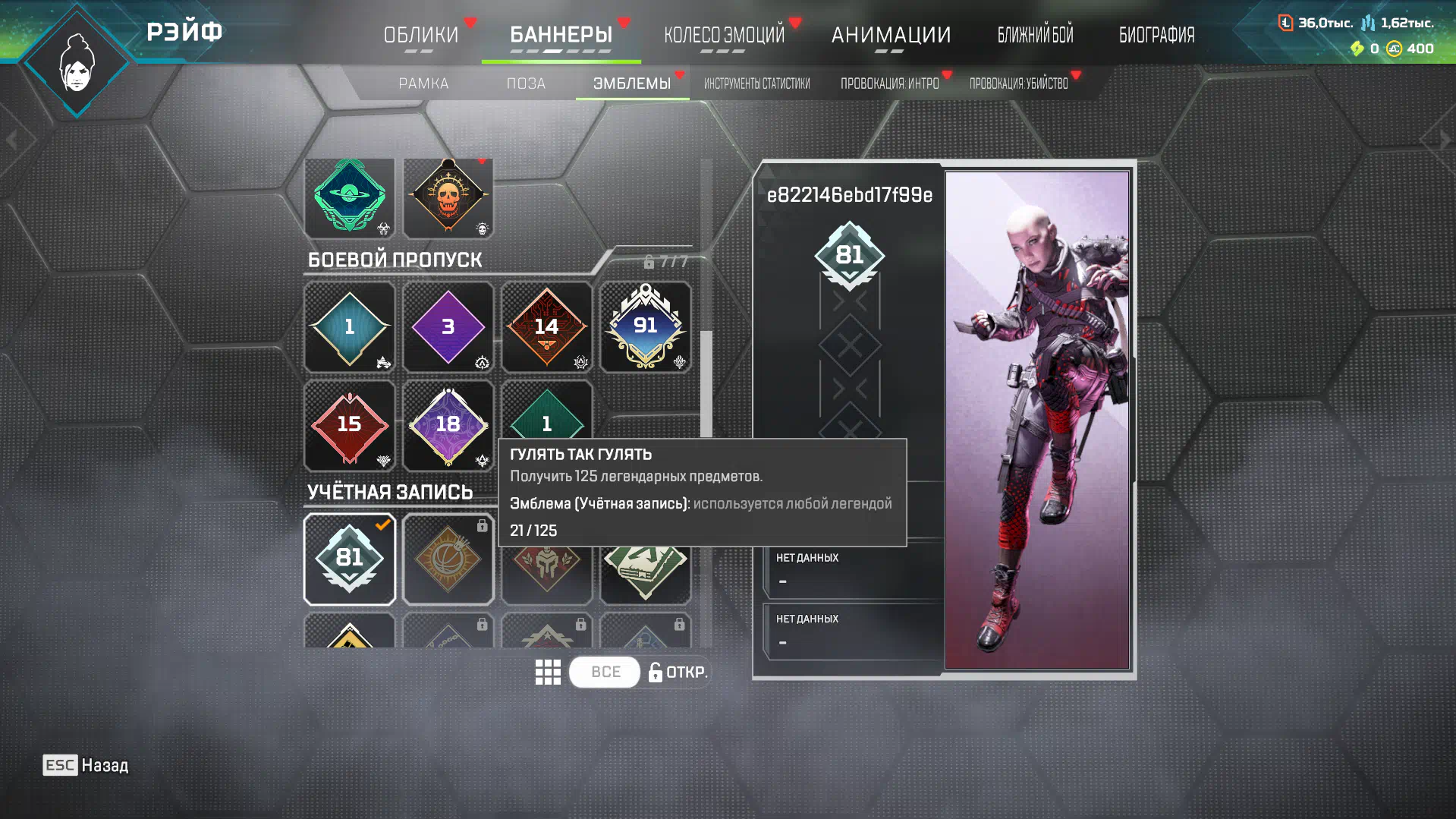Select the orange skull emblem
Viewport: 1456px width, 819px height.
click(x=448, y=197)
